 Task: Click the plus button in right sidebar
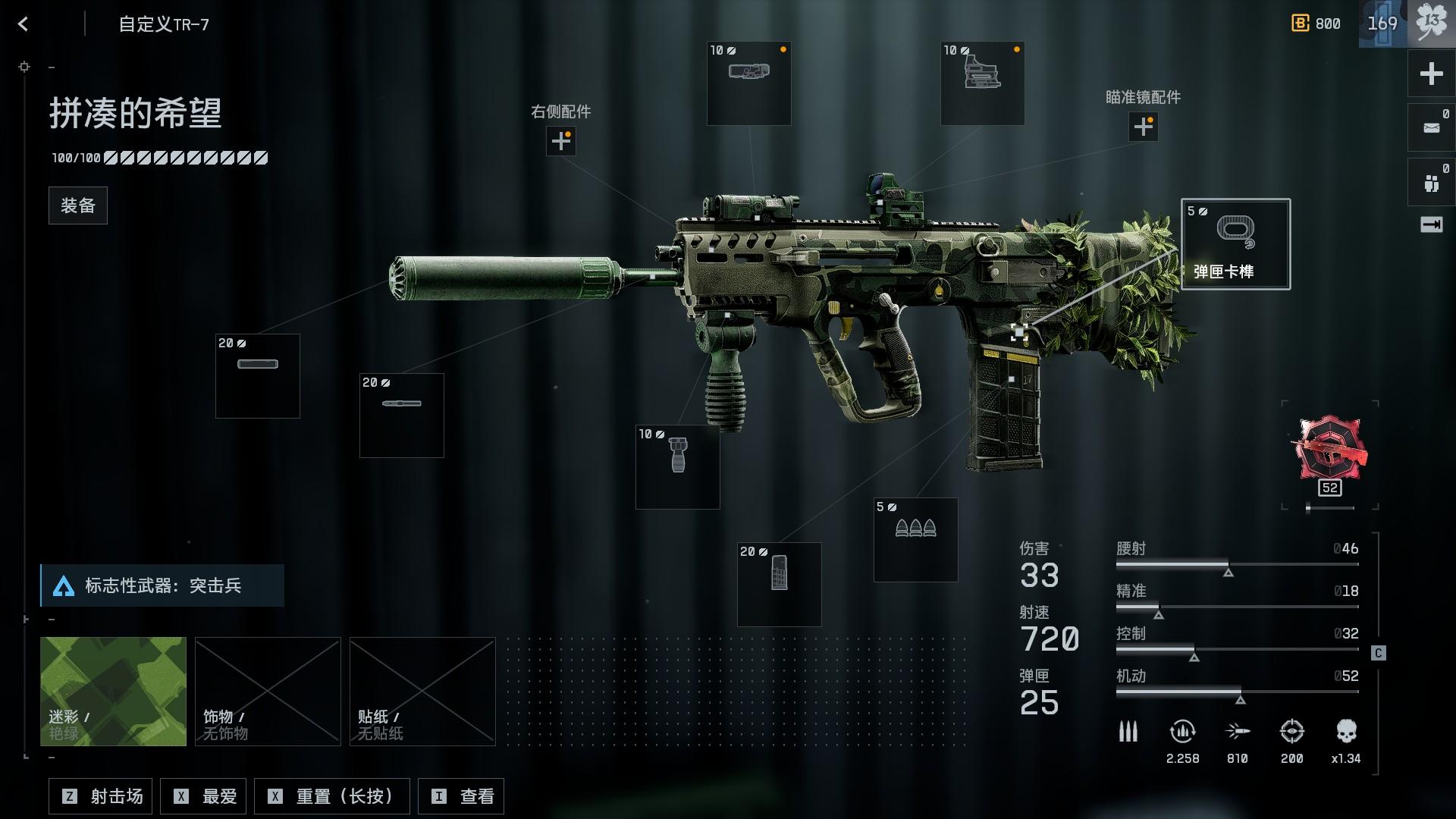click(1431, 74)
